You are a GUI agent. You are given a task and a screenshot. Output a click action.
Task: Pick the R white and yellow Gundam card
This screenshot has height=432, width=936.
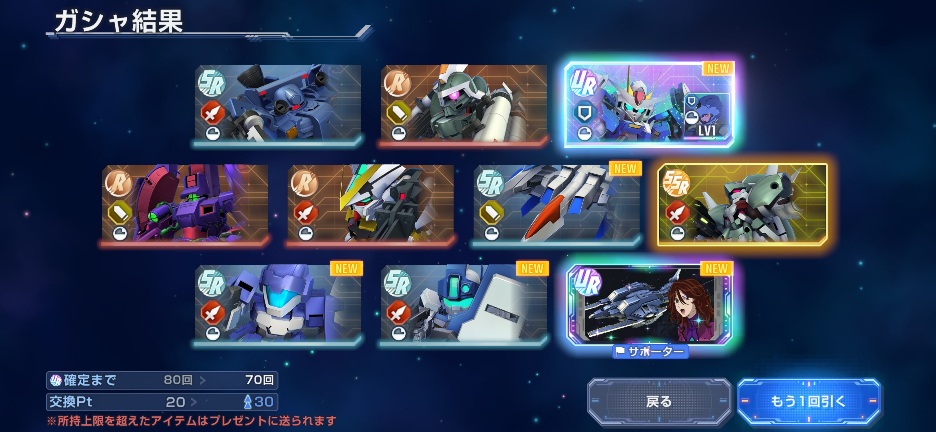coord(371,204)
